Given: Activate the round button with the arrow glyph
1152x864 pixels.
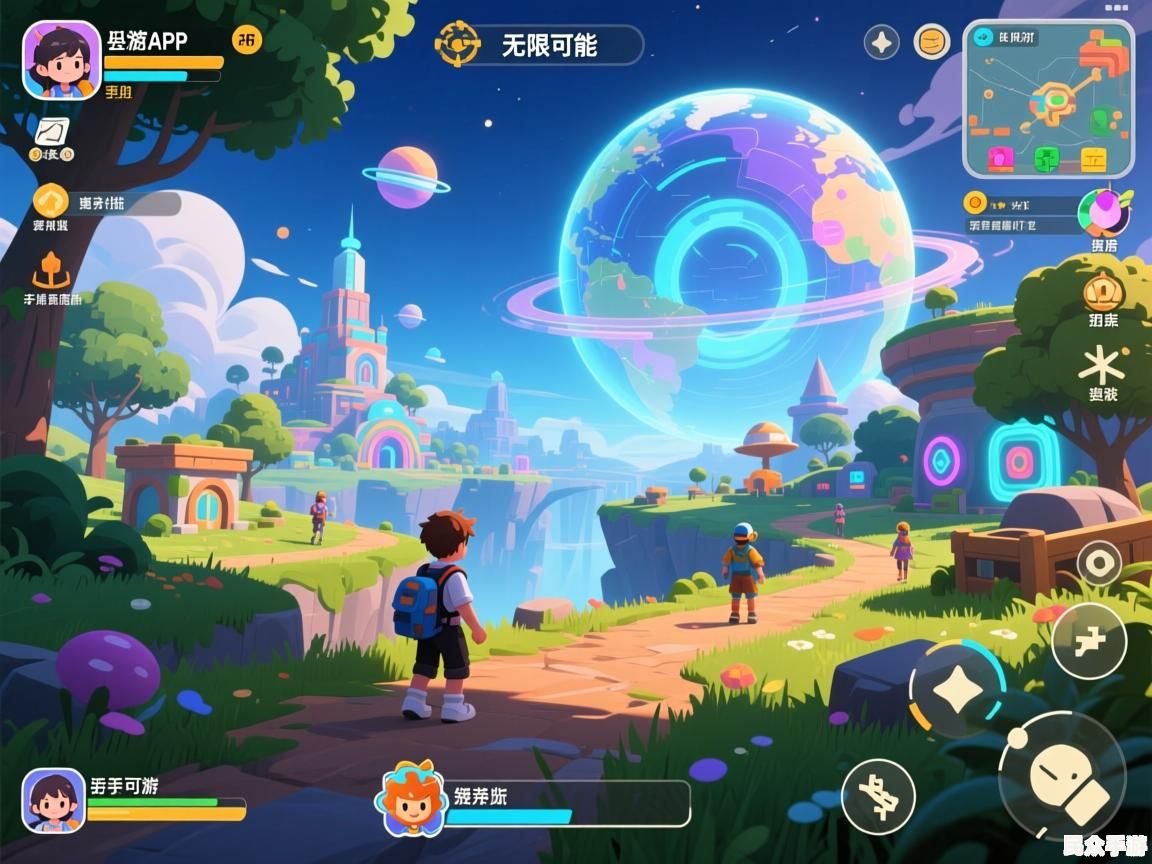Looking at the screenshot, I should [x=1089, y=641].
